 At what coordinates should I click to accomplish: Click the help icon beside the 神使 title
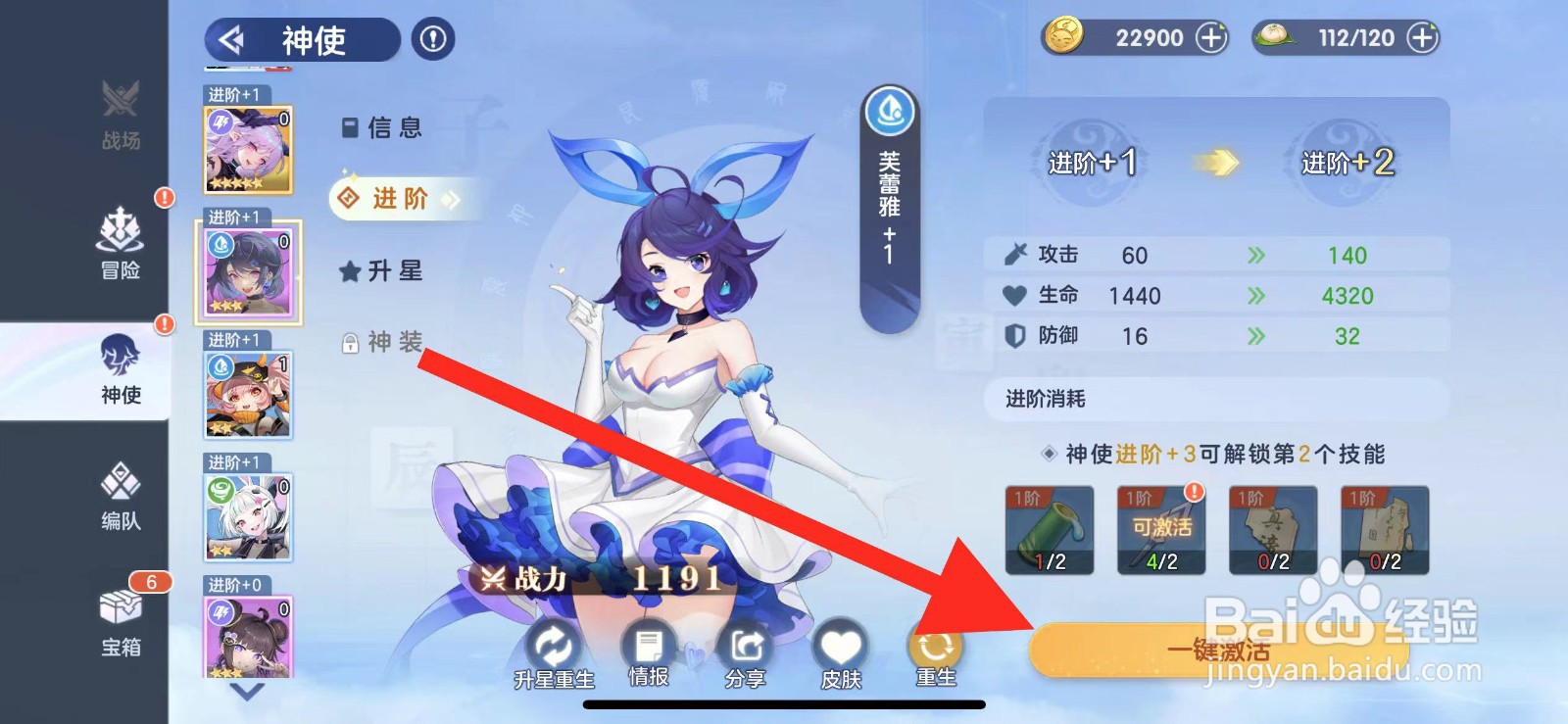click(432, 40)
